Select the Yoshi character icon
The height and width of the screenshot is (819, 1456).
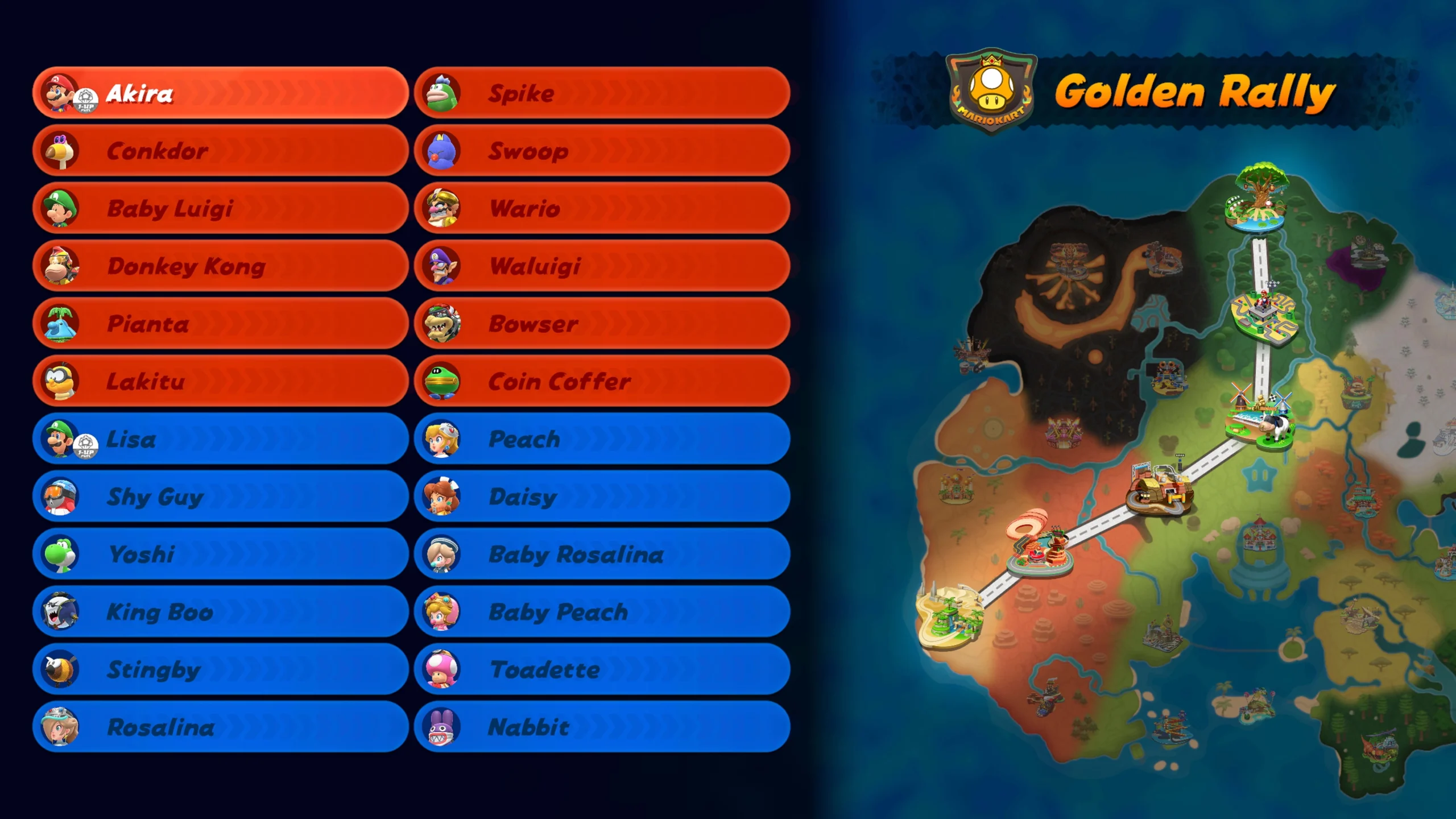point(61,554)
